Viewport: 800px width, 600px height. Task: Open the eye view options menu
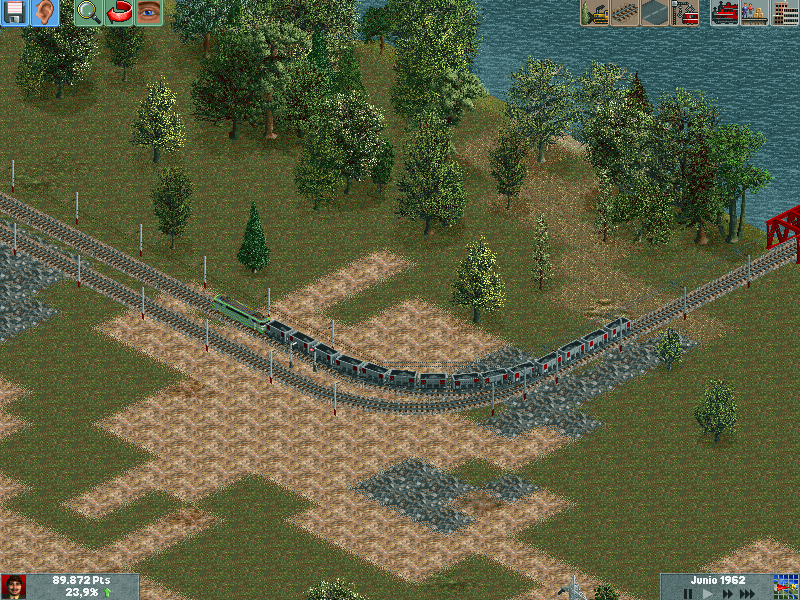click(x=149, y=13)
